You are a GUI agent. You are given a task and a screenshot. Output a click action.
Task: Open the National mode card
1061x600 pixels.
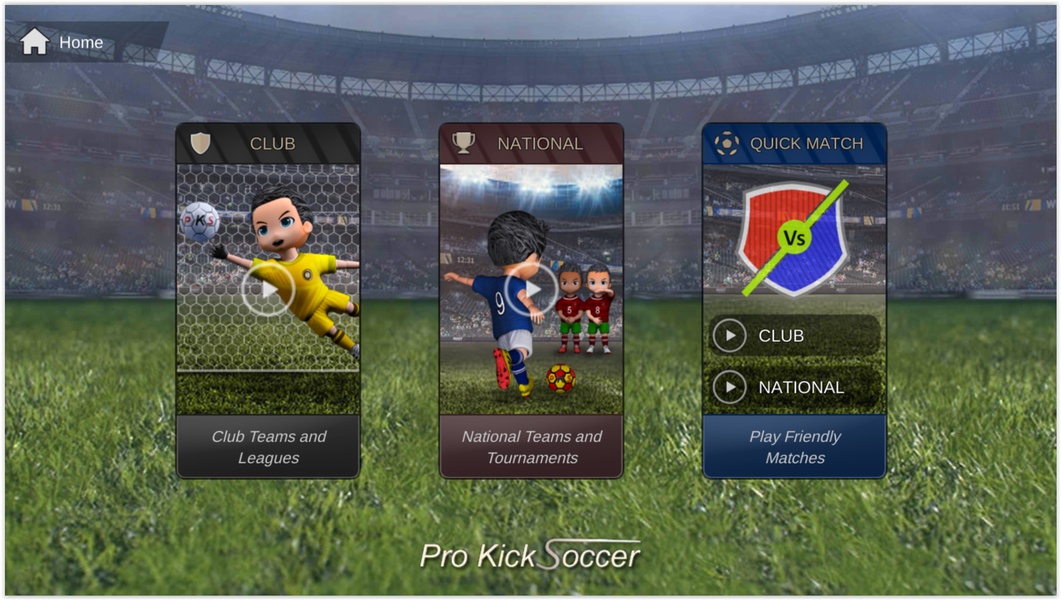(x=531, y=143)
